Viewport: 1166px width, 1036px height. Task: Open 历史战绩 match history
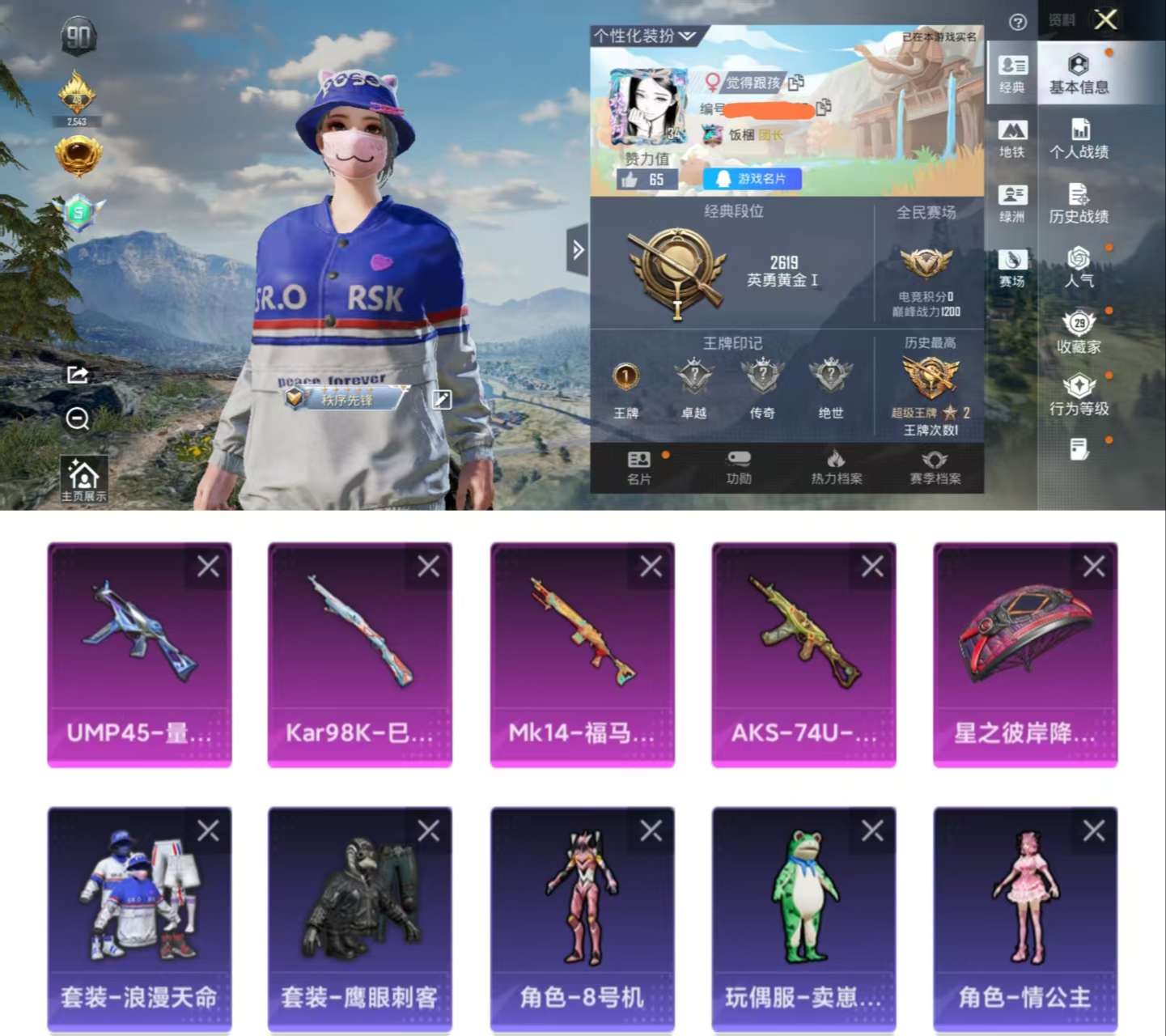click(1079, 203)
